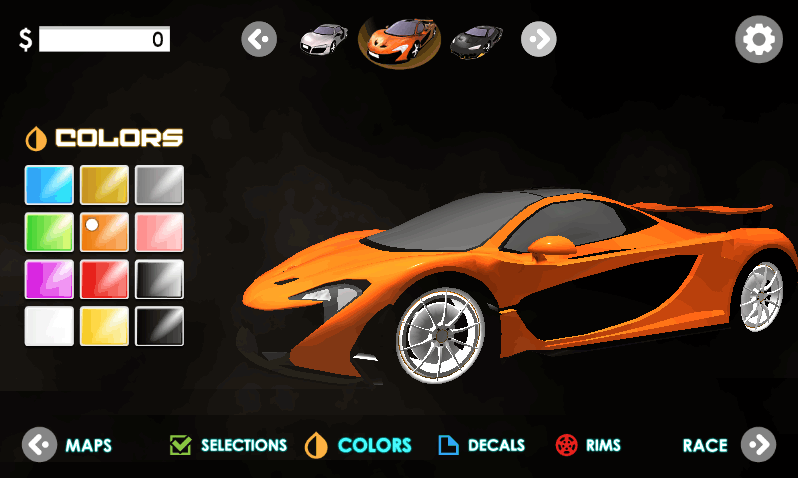Choose the silver gray color swatch

pyautogui.click(x=160, y=185)
